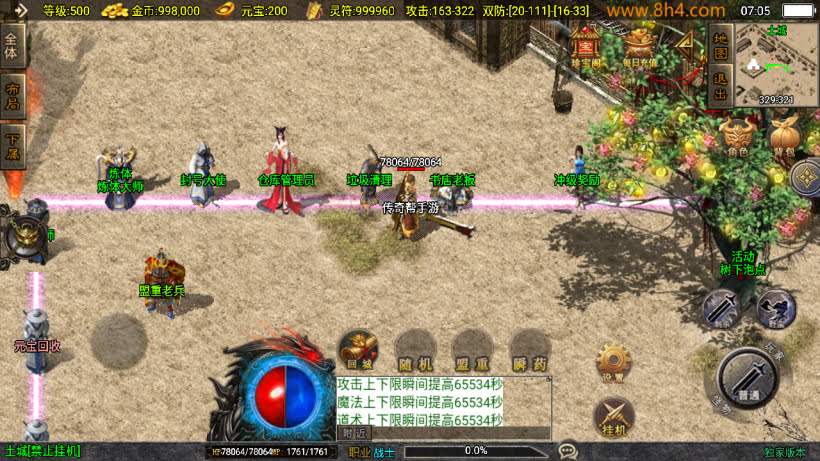820x461 pixels.
Task: Use the 瞬药 instant potion slot
Action: (529, 349)
